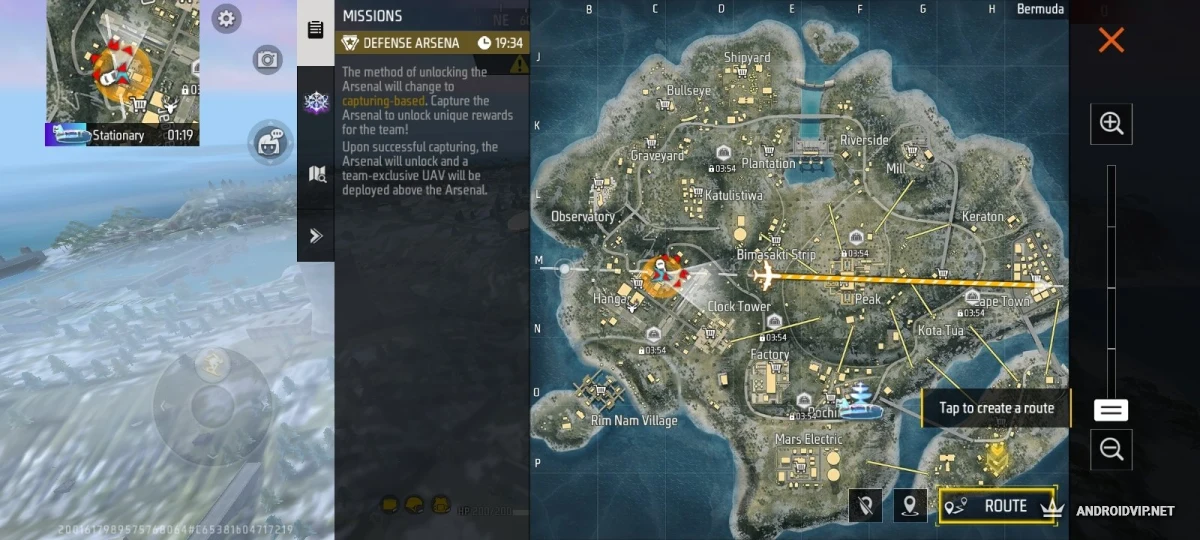Viewport: 1200px width, 540px height.
Task: Switch to the Missions clipboard tab
Action: point(316,29)
